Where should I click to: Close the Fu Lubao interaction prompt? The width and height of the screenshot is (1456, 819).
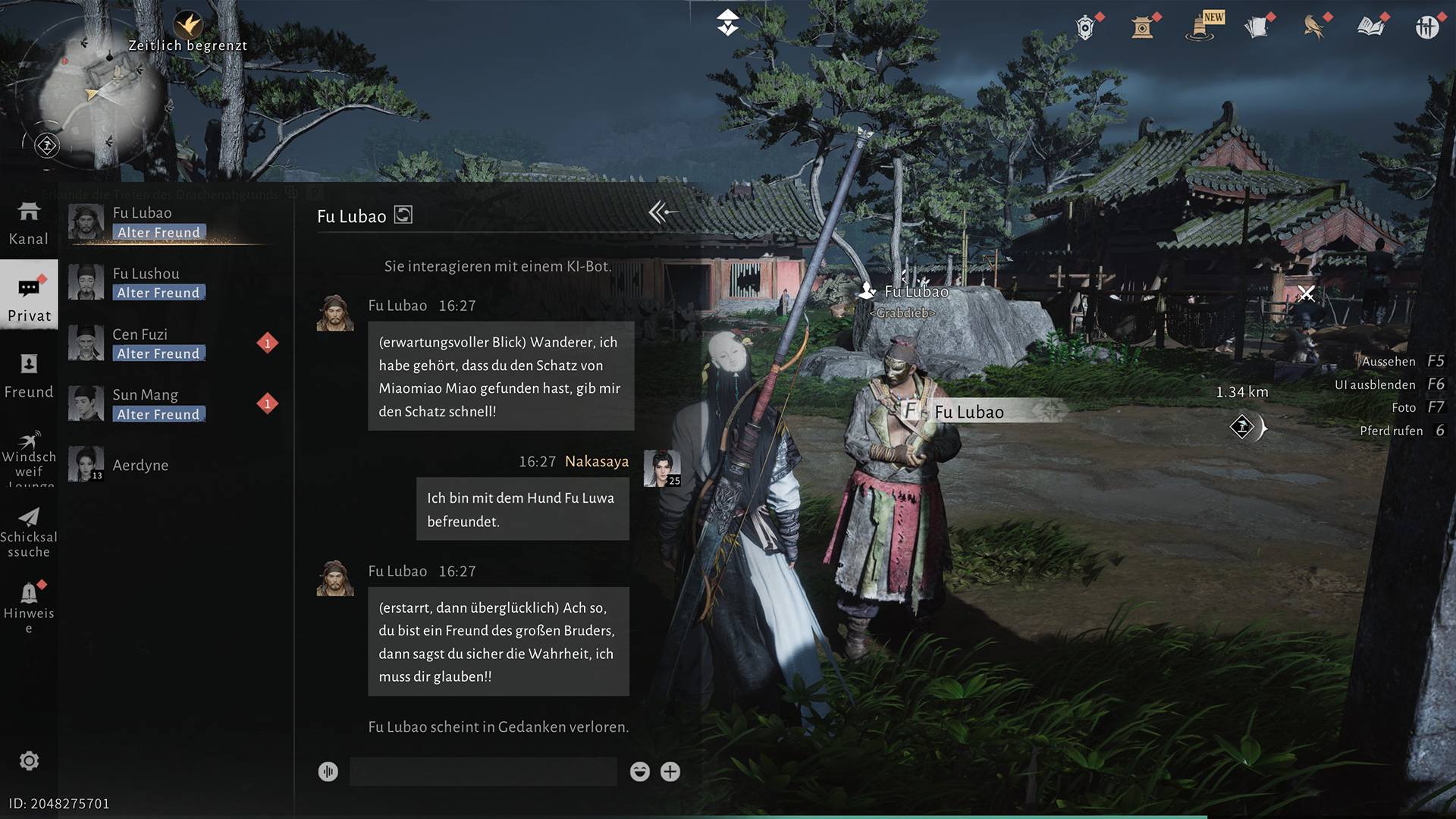click(x=1306, y=293)
